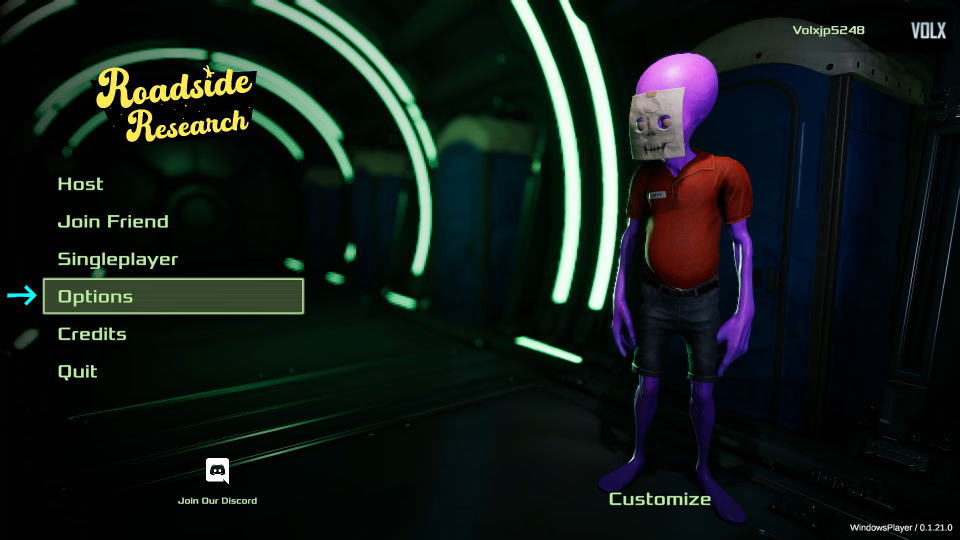Choose the Join Friend option
This screenshot has width=960, height=540.
click(113, 222)
